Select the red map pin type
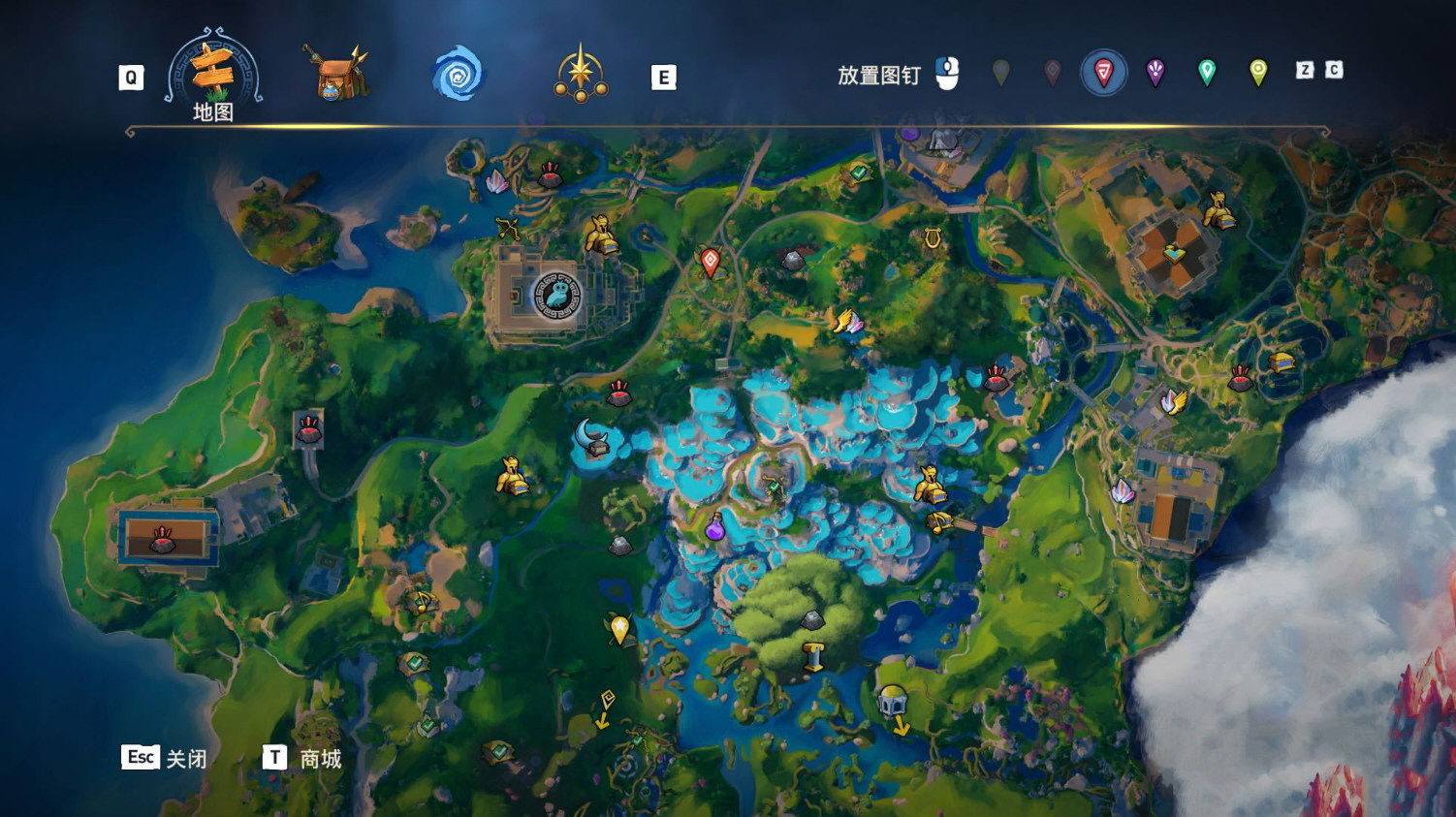 [x=1103, y=72]
